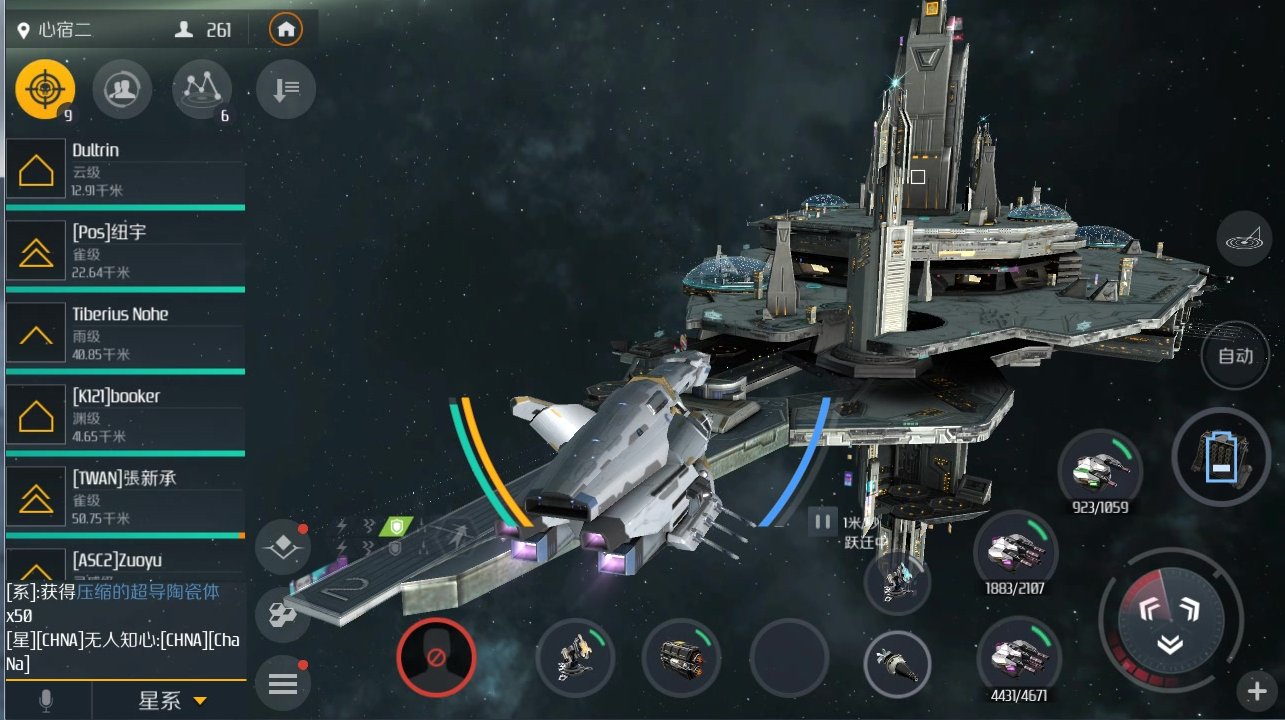Screen dimensions: 1285x720
Task: Select [K121]booker entry
Action: (x=125, y=415)
